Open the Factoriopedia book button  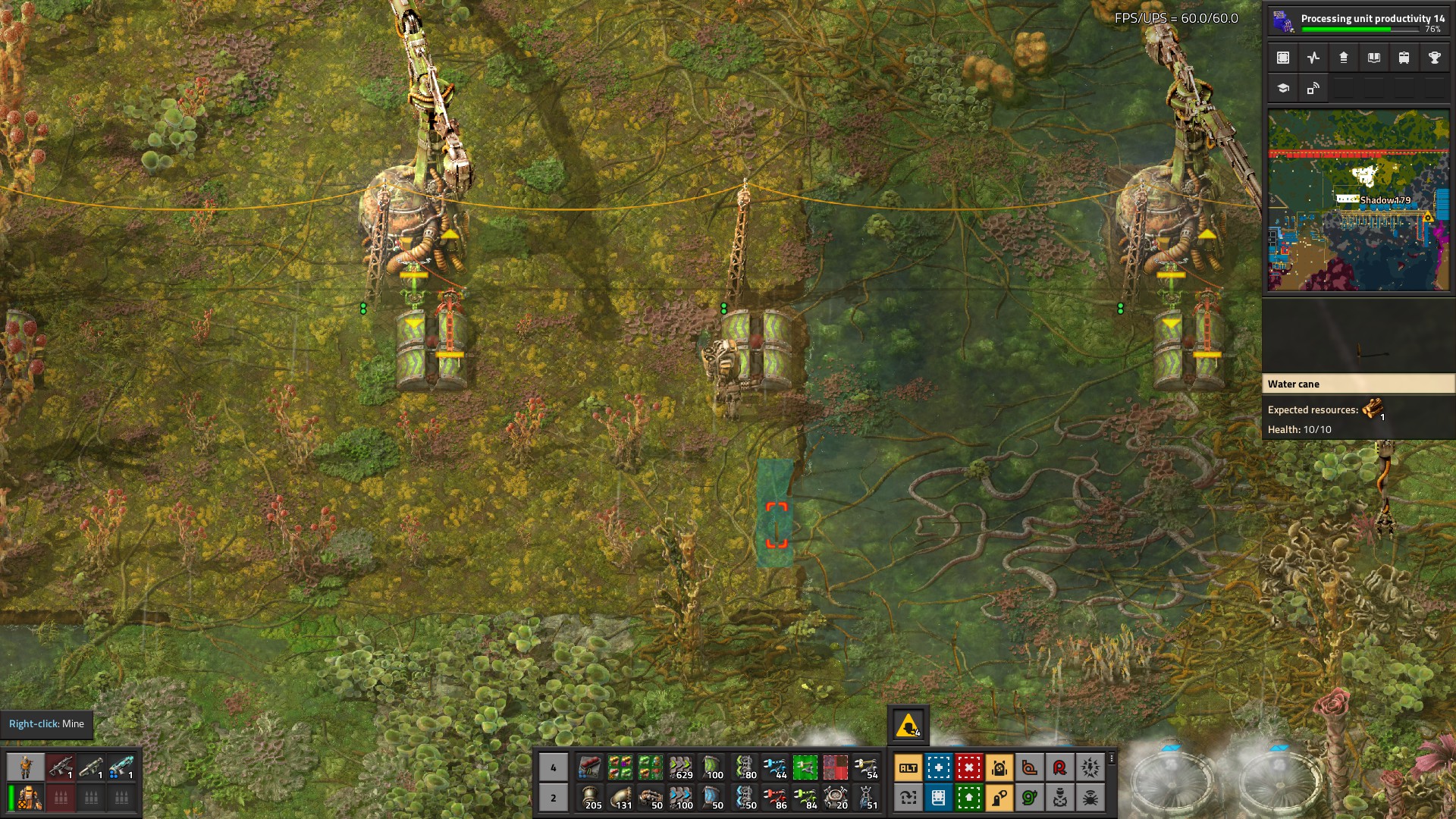tap(1373, 58)
